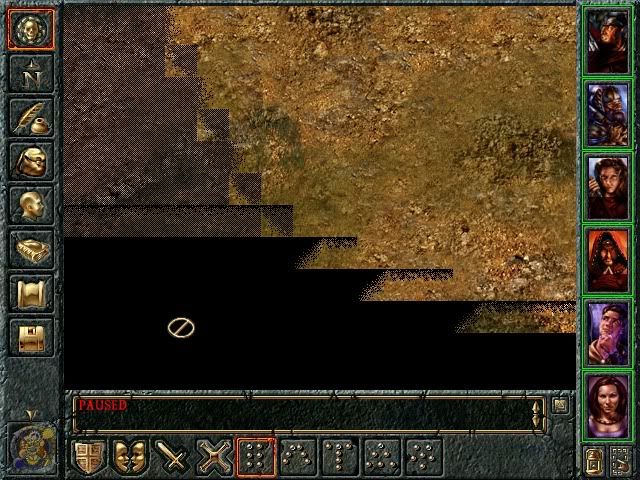Open the priest scroll button
Screen dimensions: 640x480
point(31,293)
